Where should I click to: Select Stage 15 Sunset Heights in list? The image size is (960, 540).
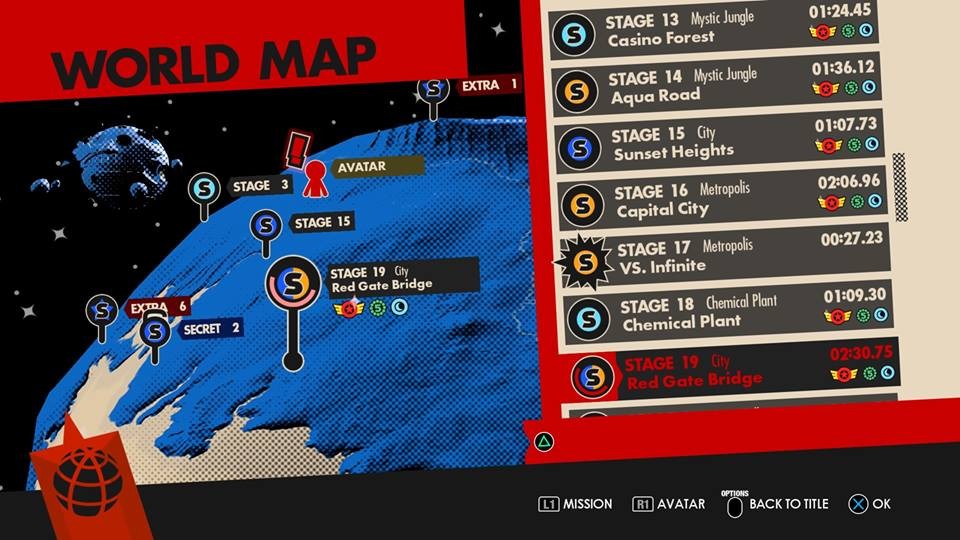click(x=720, y=143)
